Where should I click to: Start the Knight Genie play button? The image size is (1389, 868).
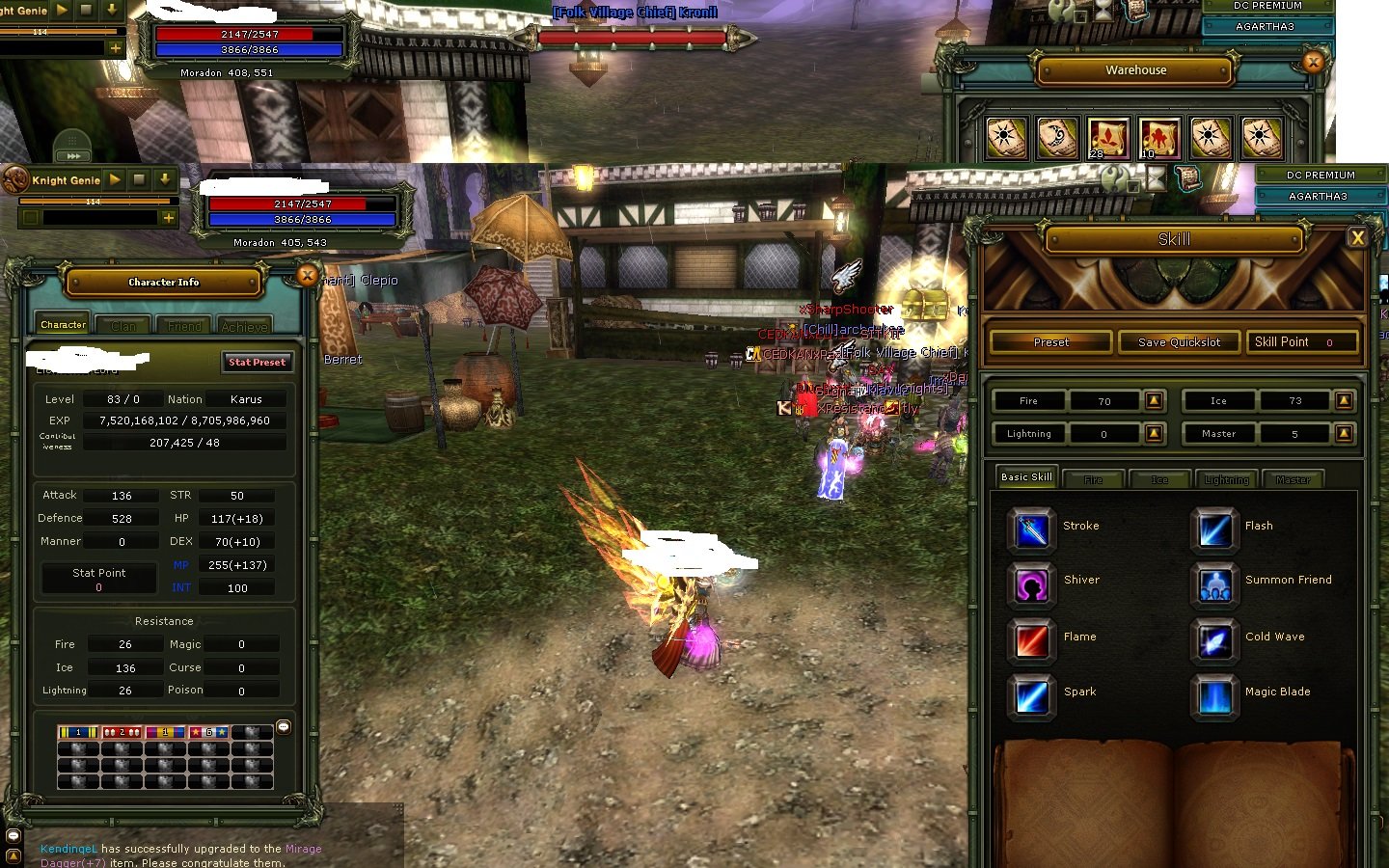[x=115, y=179]
